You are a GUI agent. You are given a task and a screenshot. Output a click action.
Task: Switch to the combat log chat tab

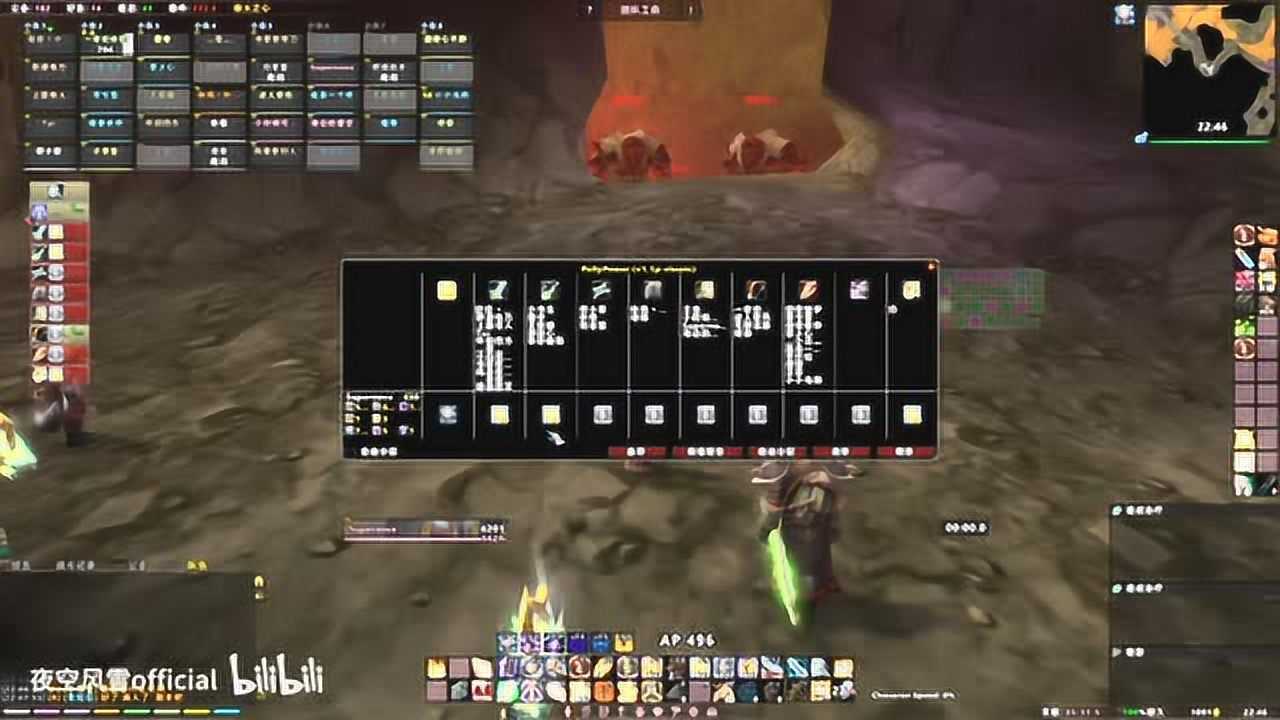click(x=75, y=567)
